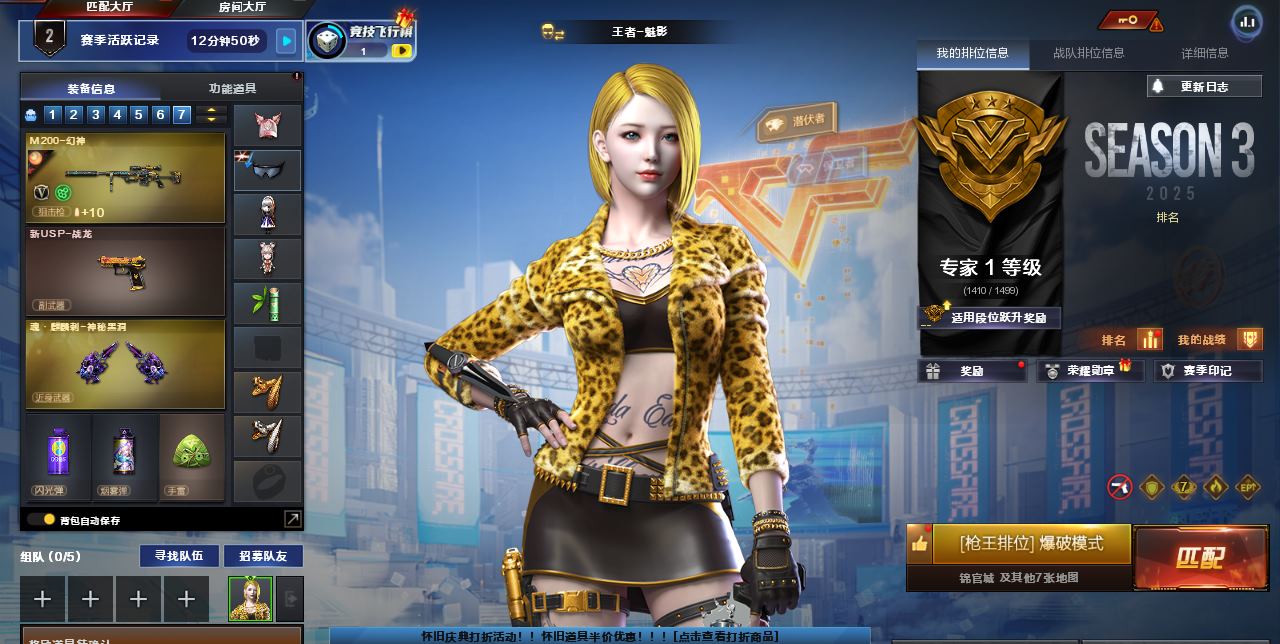Select the M200-幻神 sniper rifle slot
This screenshot has width=1280, height=644.
tap(125, 178)
